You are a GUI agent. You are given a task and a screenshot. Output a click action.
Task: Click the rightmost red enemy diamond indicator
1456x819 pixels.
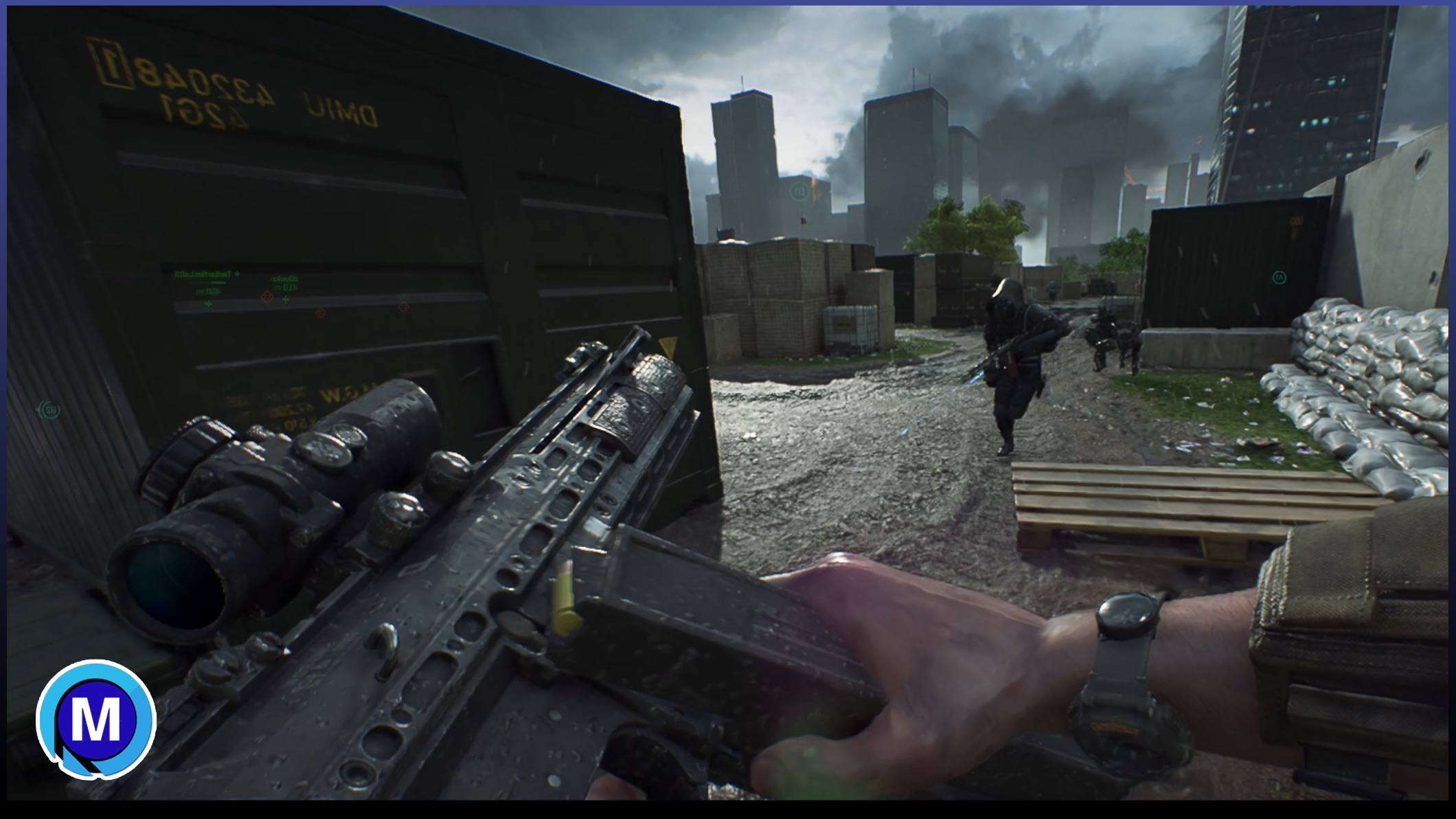[x=403, y=306]
